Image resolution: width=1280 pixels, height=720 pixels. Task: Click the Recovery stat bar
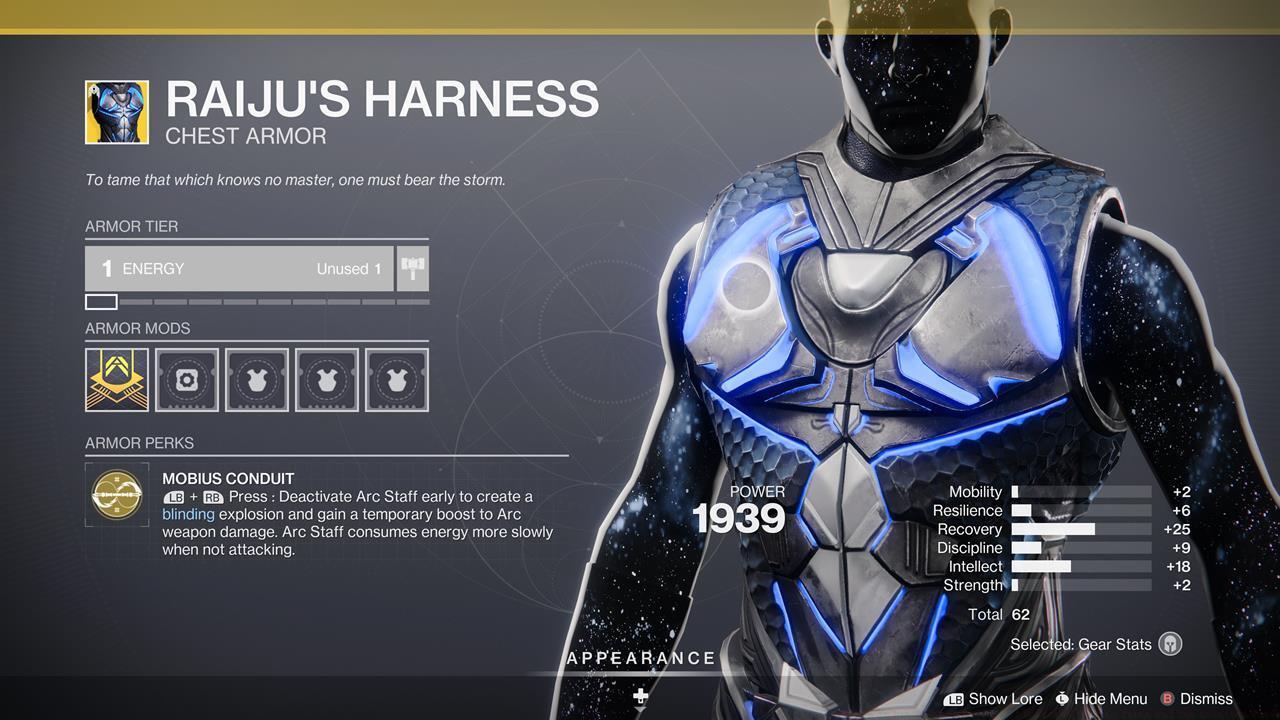1080,529
